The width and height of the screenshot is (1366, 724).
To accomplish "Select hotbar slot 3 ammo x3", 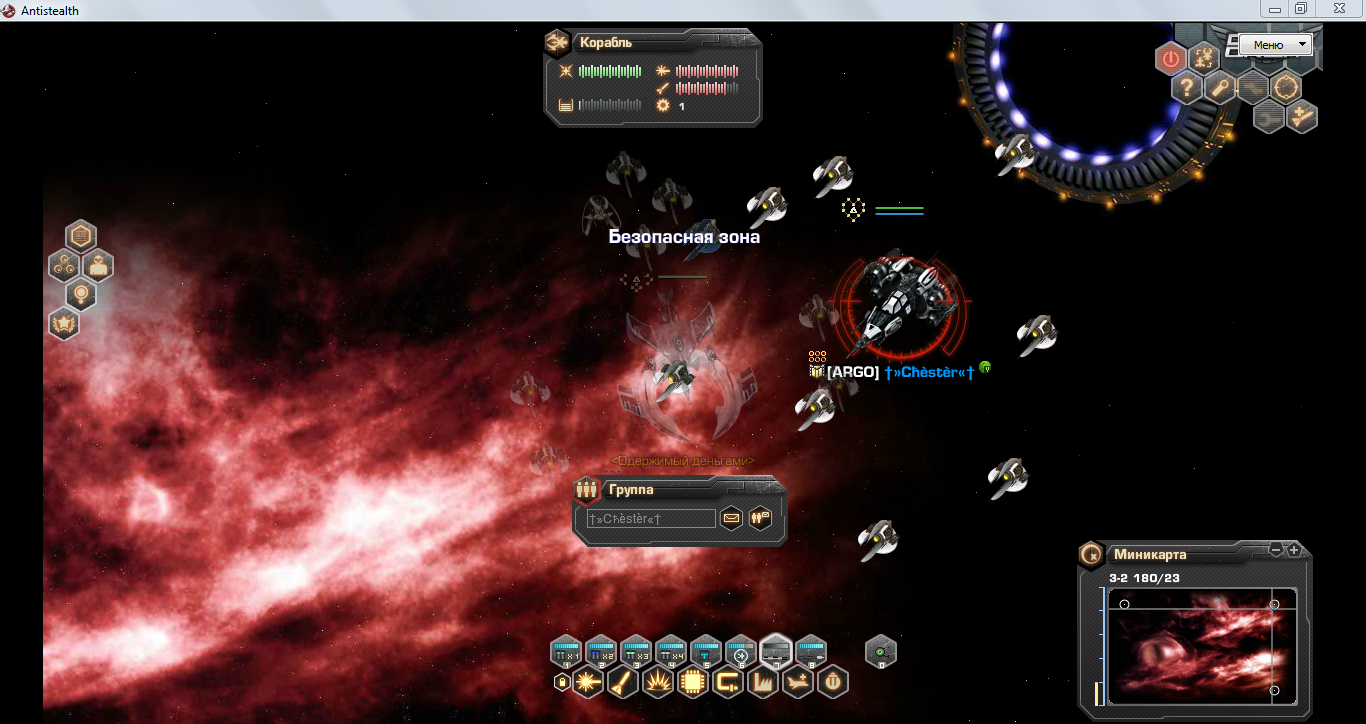I will [x=636, y=652].
